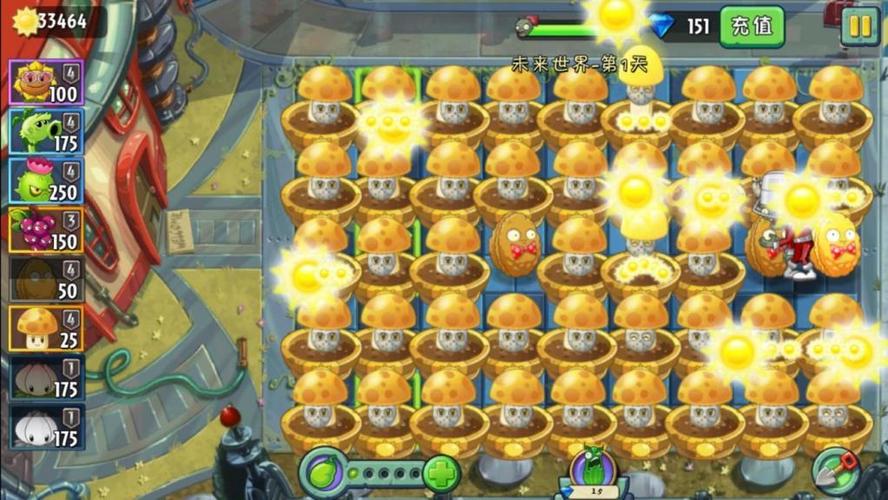Pause the game
This screenshot has width=888, height=500.
coord(859,26)
